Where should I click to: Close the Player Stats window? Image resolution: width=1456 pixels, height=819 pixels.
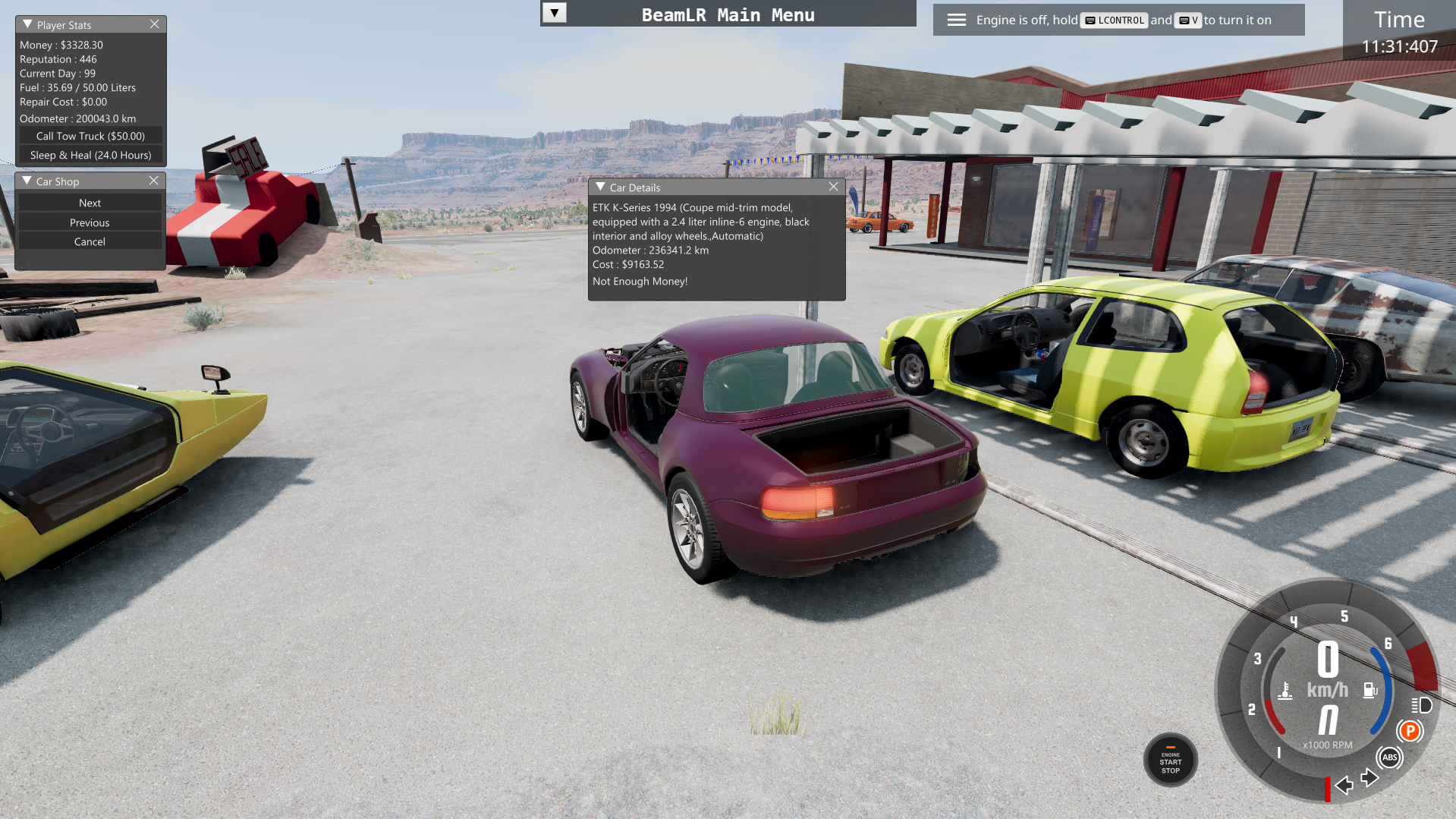[x=155, y=24]
